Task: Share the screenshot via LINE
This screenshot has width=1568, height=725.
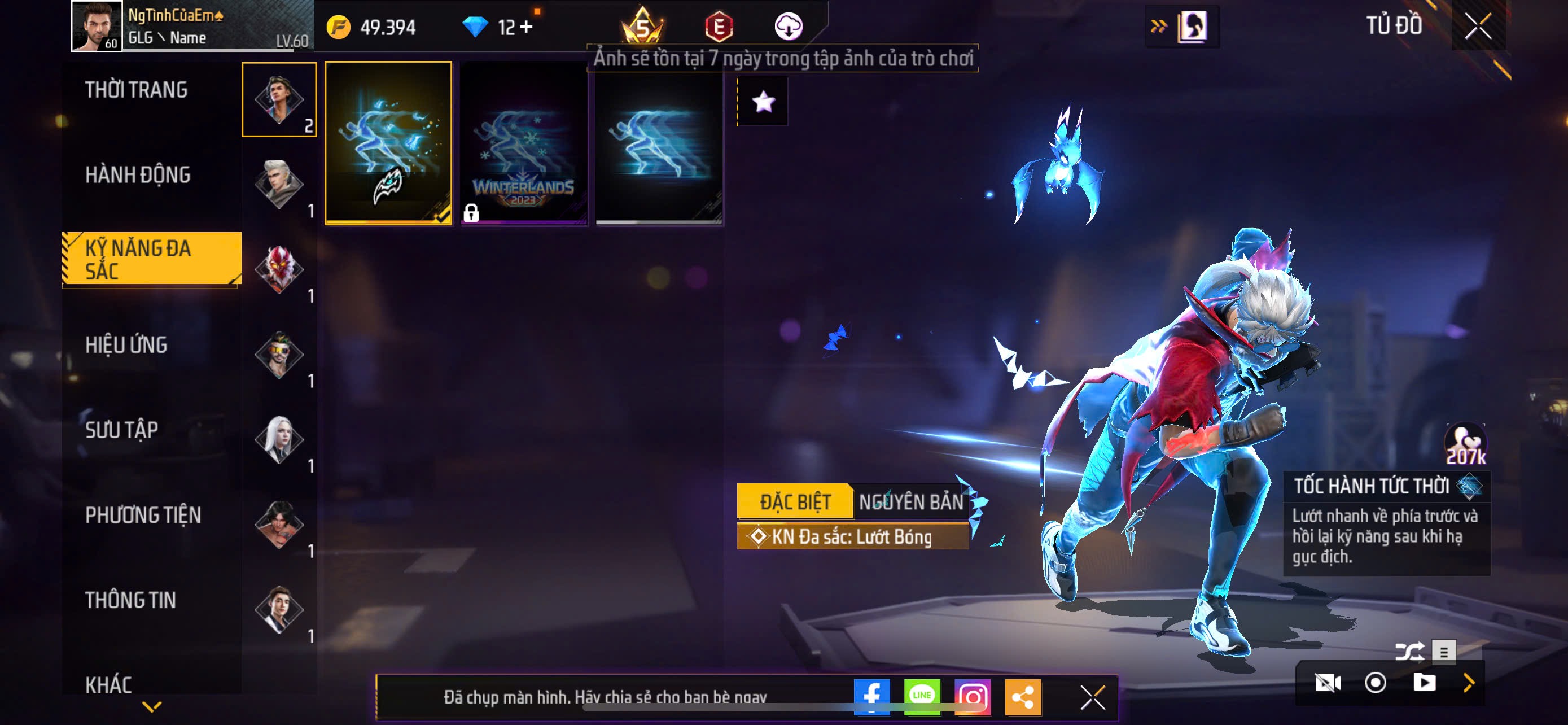Action: pyautogui.click(x=922, y=696)
